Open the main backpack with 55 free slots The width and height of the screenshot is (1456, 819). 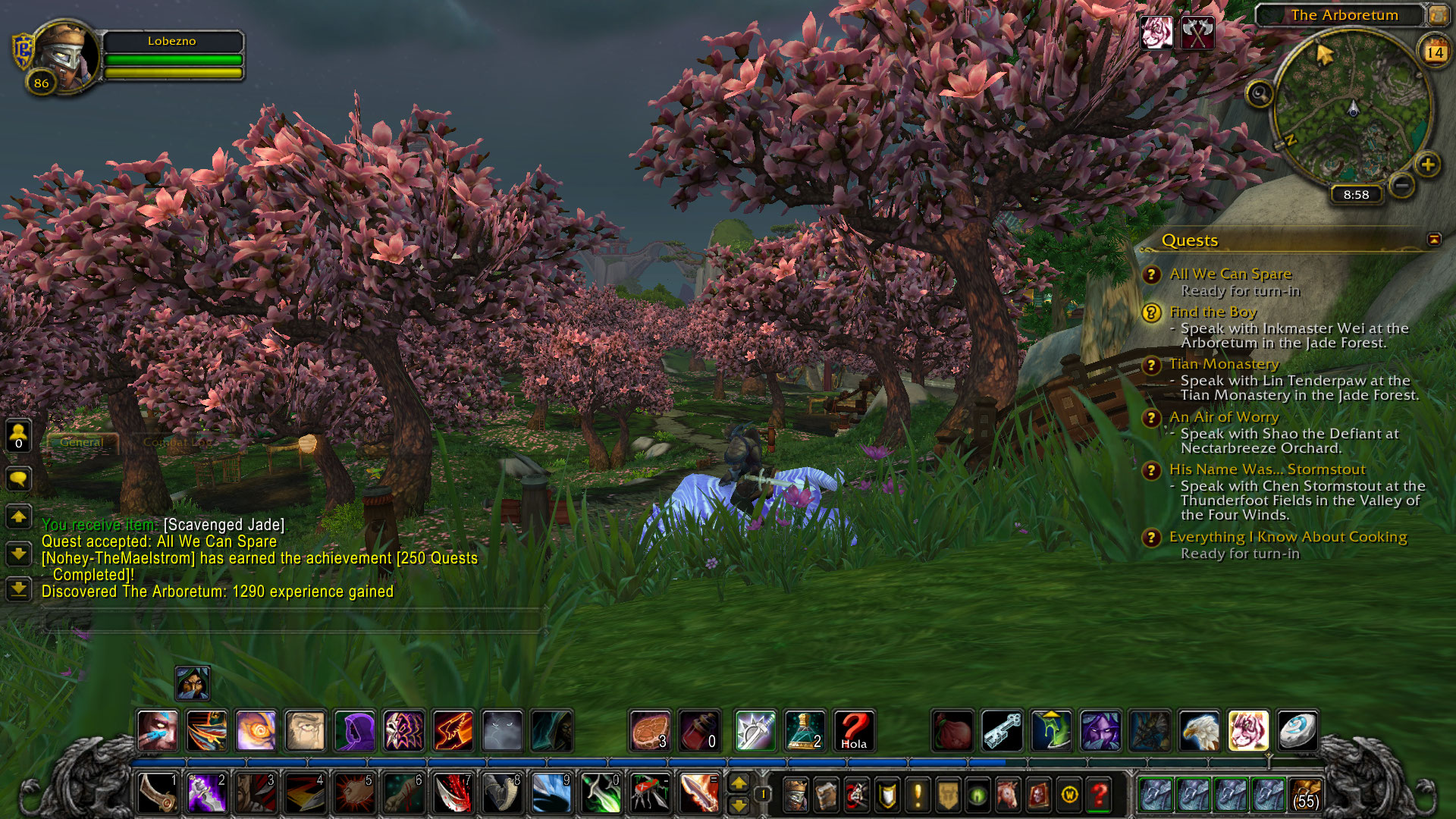[1306, 794]
